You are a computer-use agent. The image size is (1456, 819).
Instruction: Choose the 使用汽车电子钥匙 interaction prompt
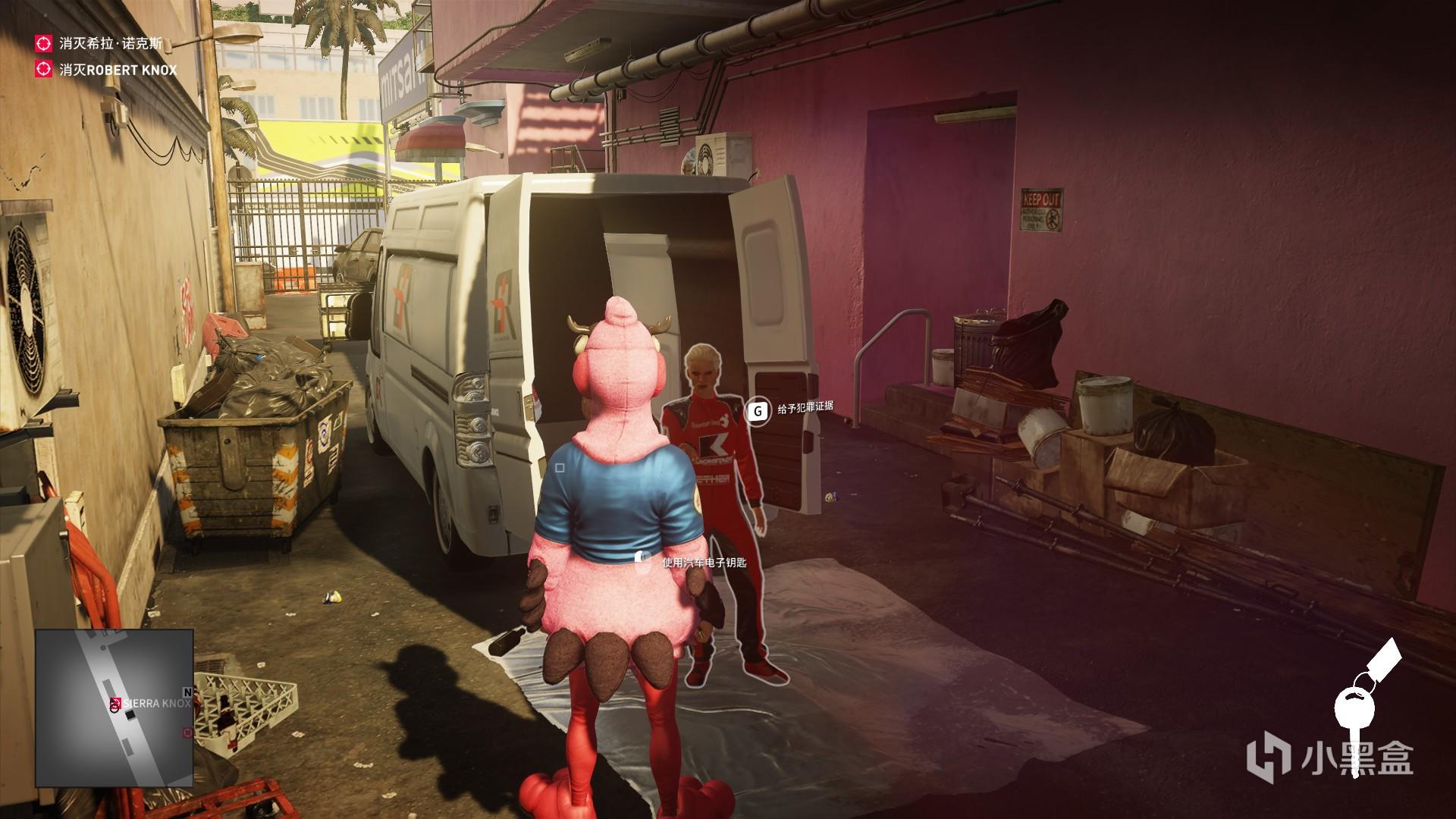(x=704, y=562)
